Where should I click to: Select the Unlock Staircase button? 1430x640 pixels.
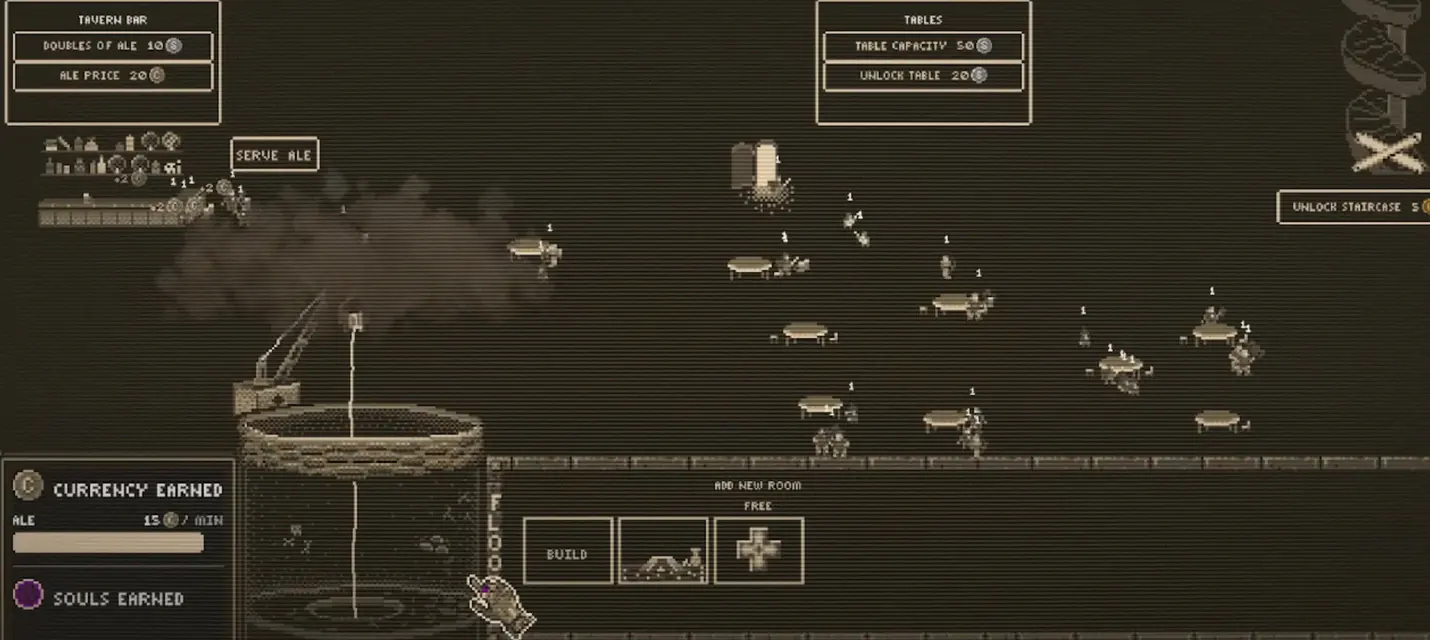1354,207
